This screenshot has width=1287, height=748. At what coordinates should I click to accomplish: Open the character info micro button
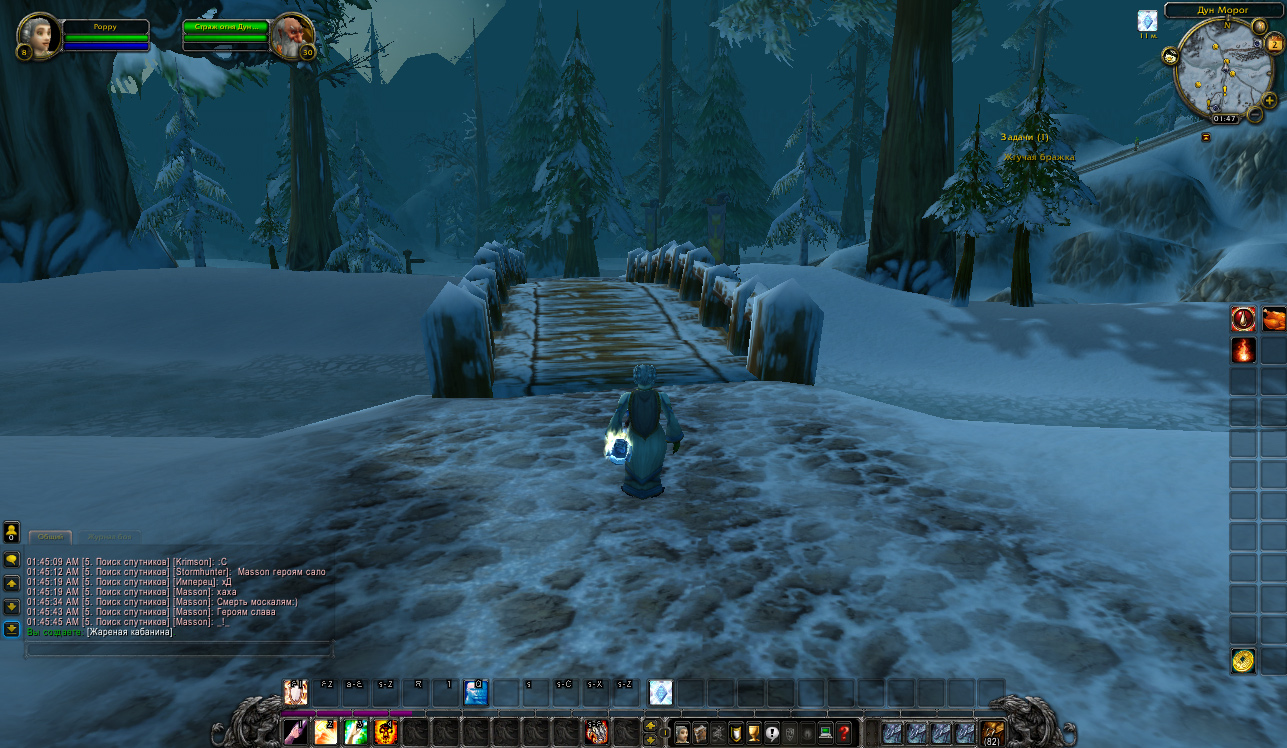tap(682, 733)
